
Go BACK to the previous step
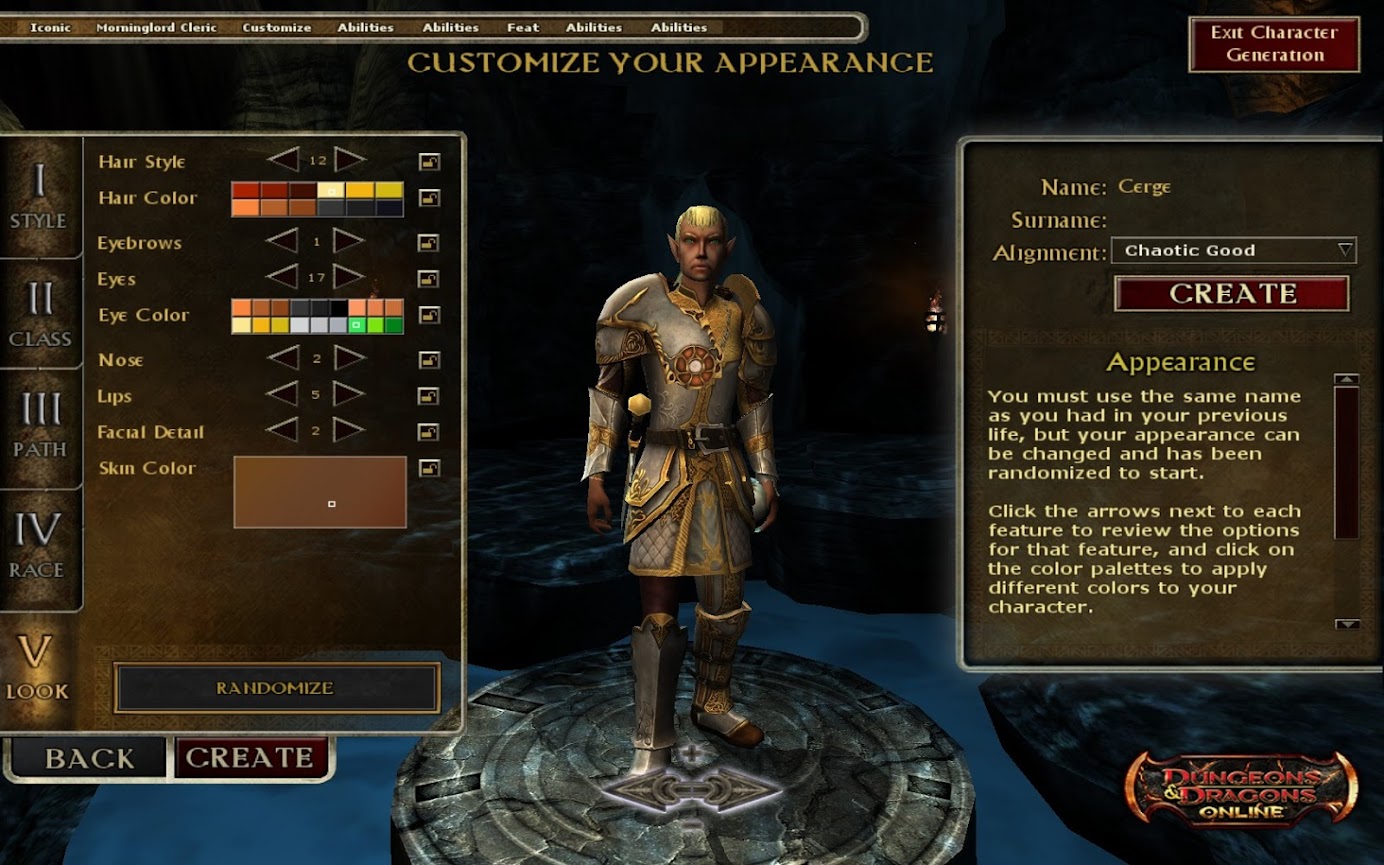pyautogui.click(x=89, y=758)
